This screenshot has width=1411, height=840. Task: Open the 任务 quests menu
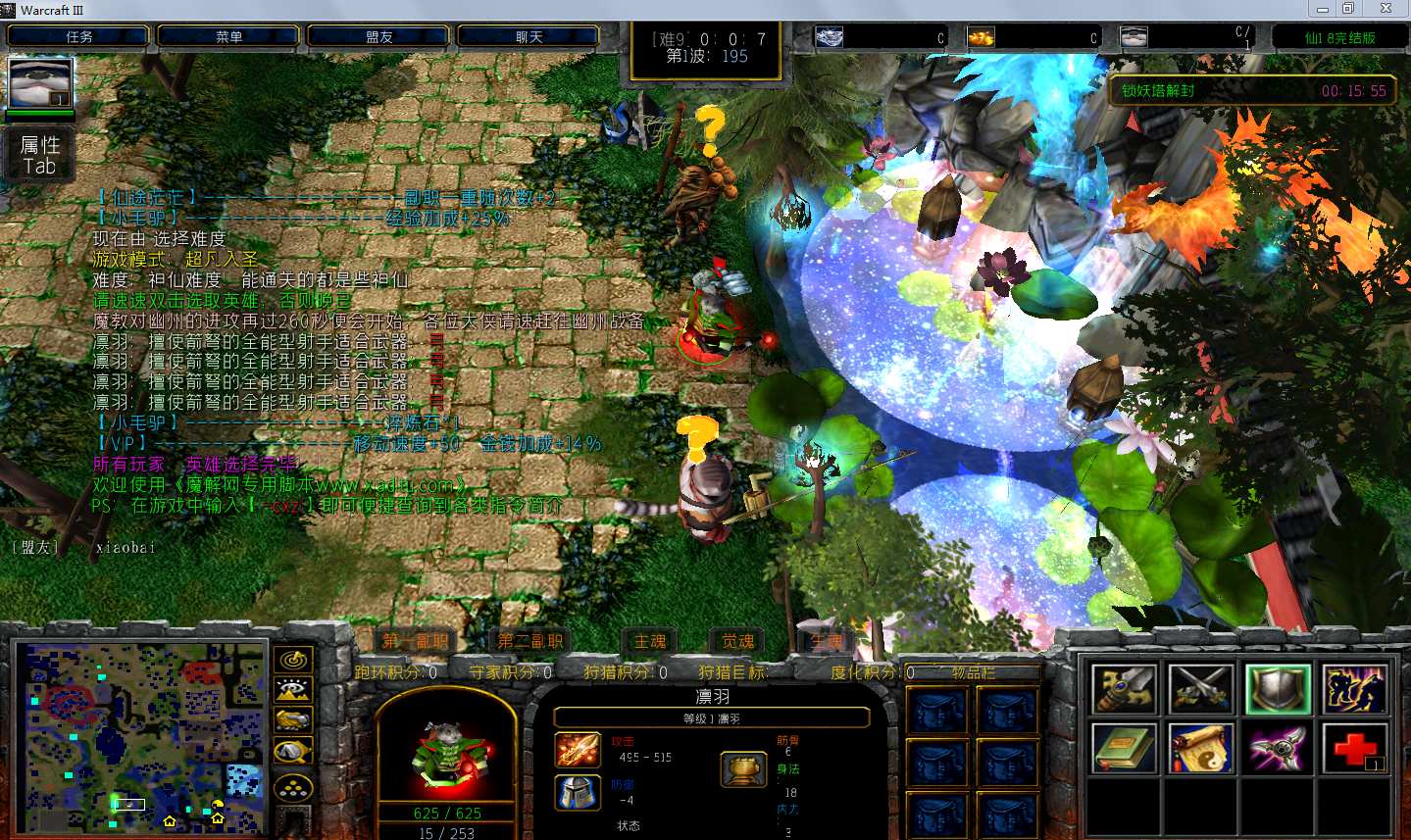coord(78,37)
